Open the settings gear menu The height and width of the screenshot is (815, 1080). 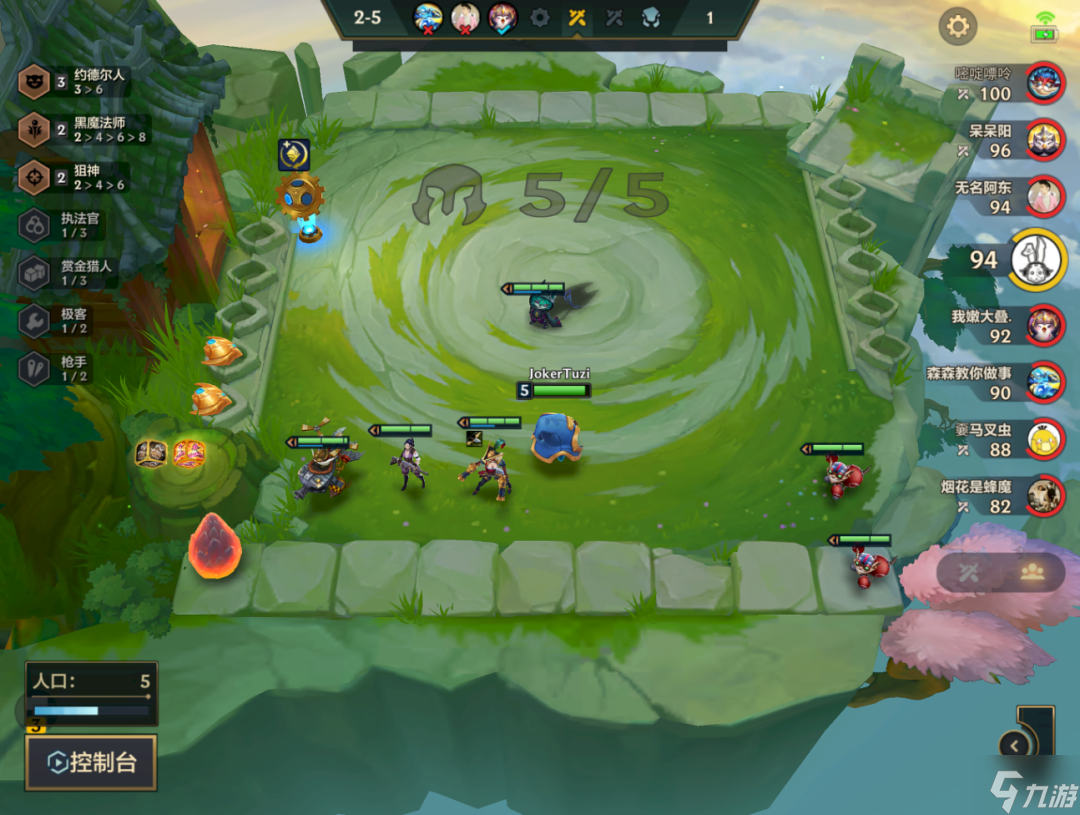click(x=957, y=26)
